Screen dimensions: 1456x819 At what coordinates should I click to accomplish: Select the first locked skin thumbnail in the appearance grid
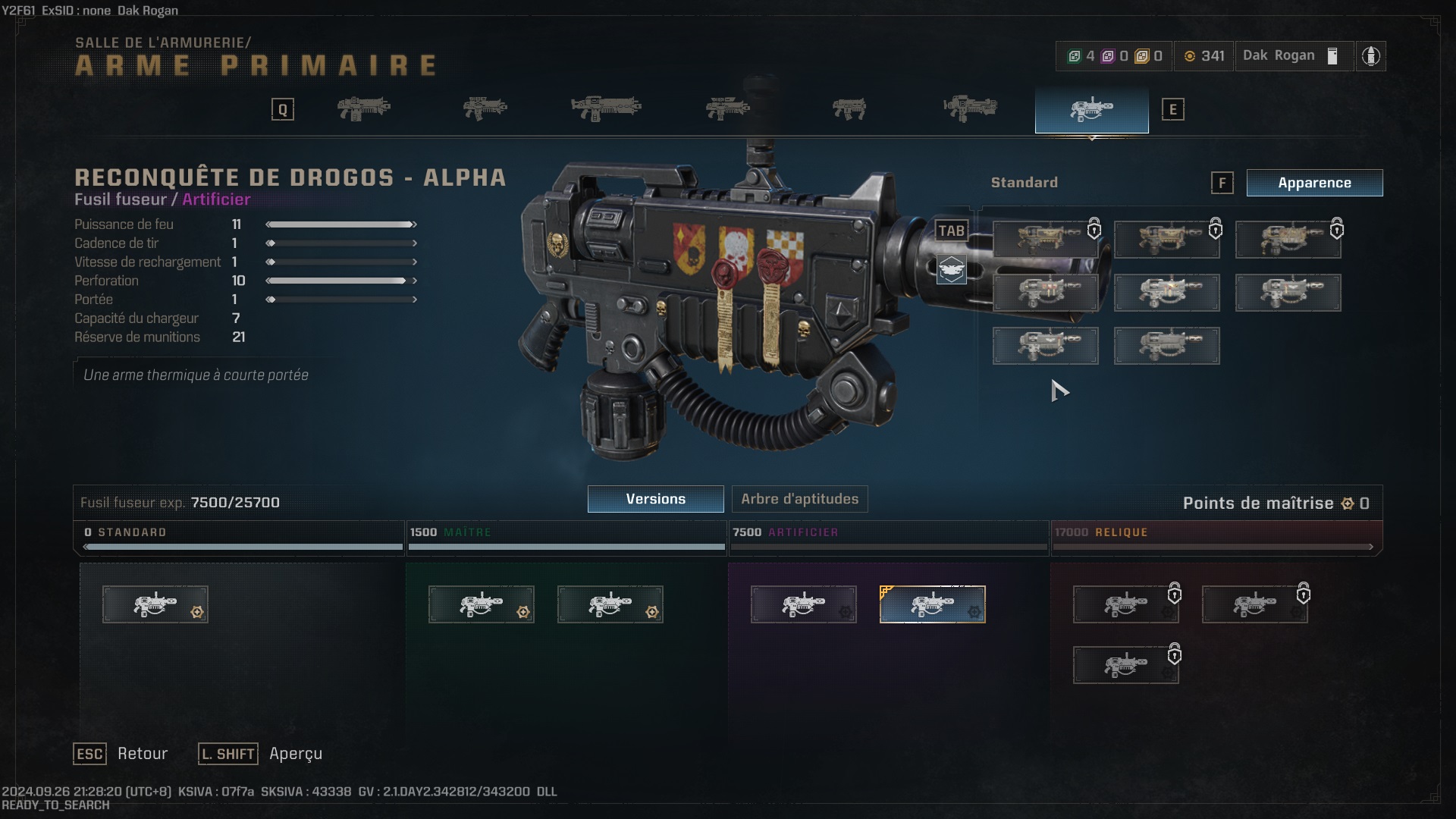(1045, 238)
